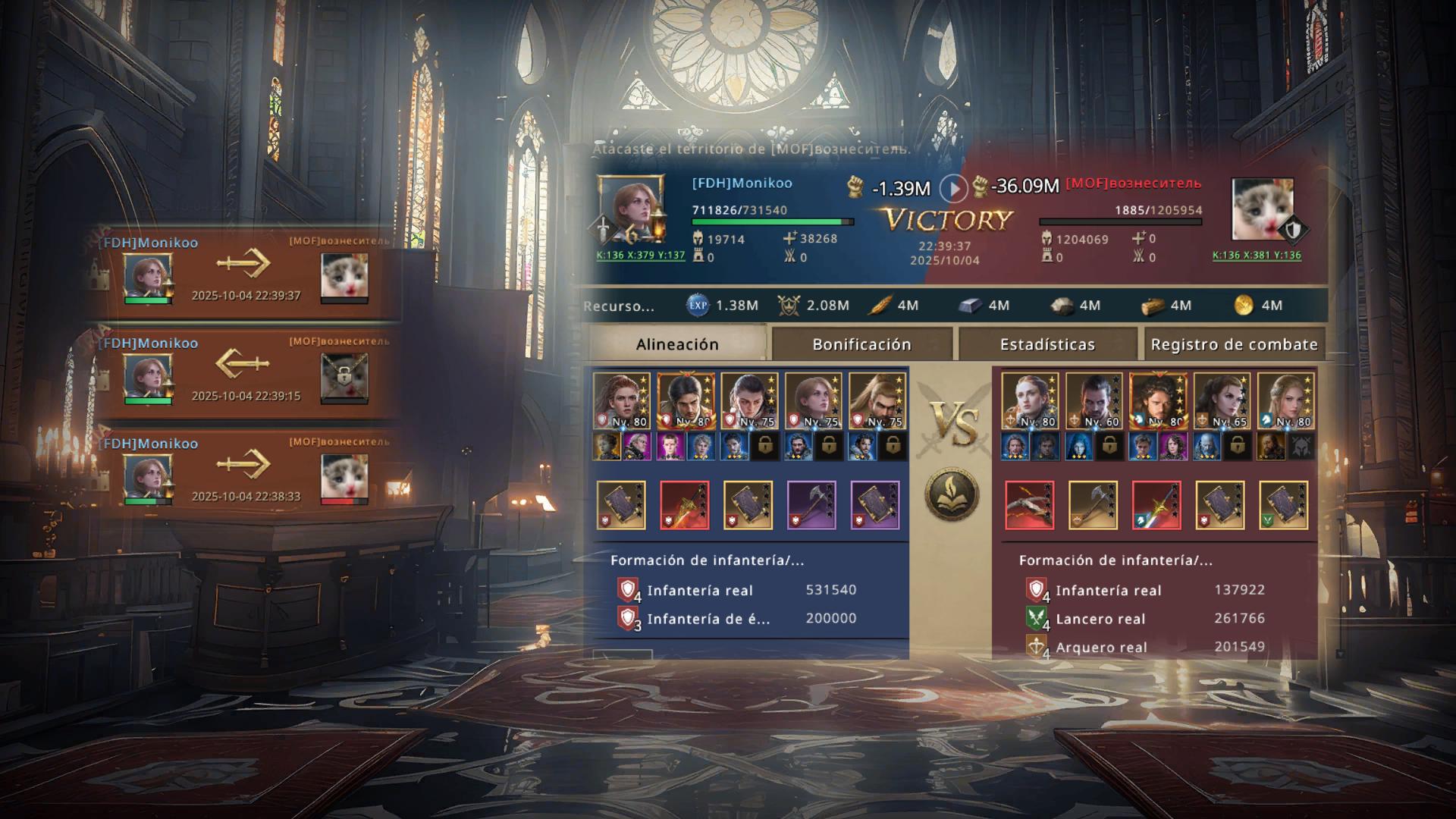Screen dimensions: 1456x819
Task: View defender's level 60 bearded hero
Action: coord(1093,401)
